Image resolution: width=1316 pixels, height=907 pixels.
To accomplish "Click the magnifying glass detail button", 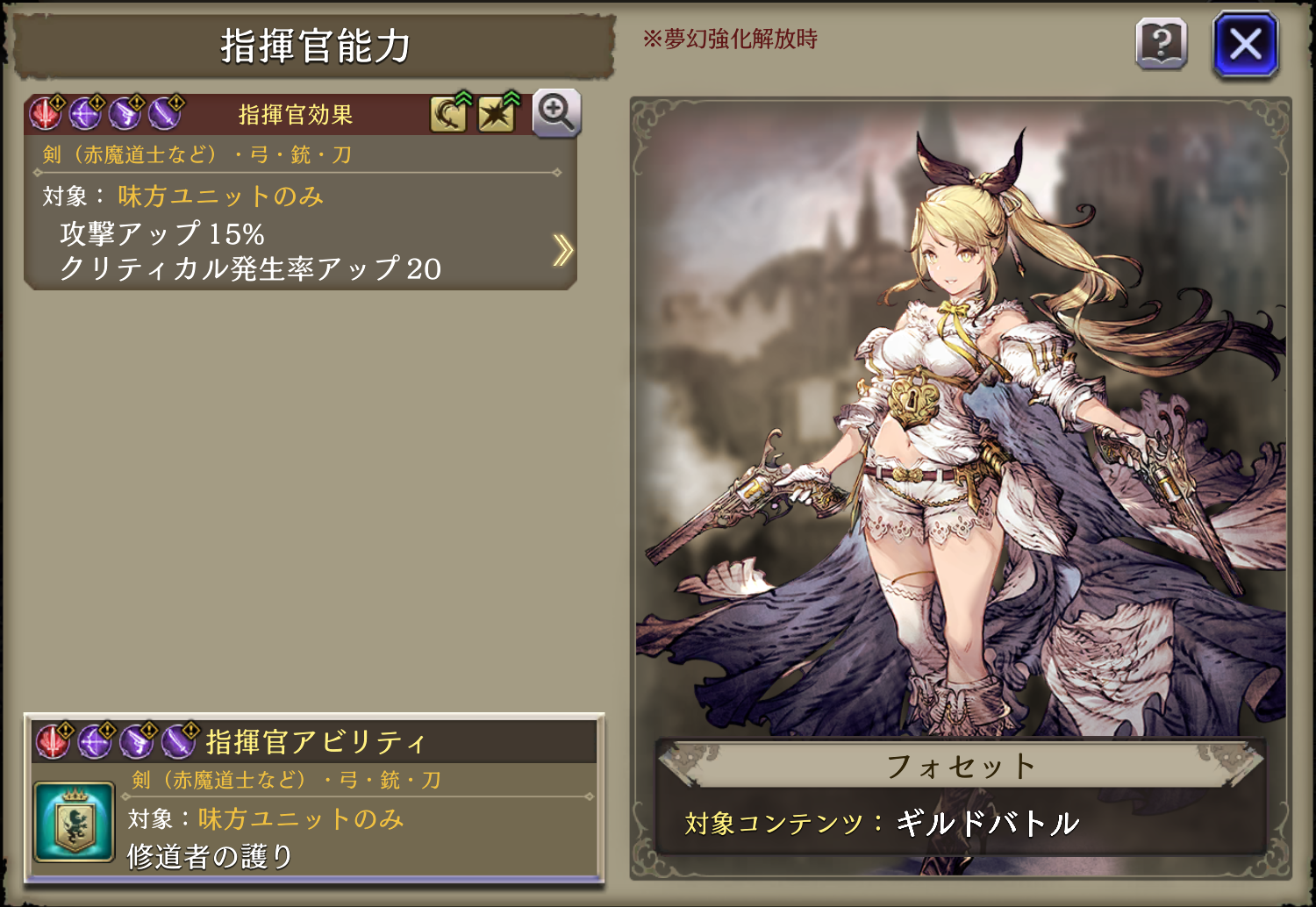I will [556, 113].
